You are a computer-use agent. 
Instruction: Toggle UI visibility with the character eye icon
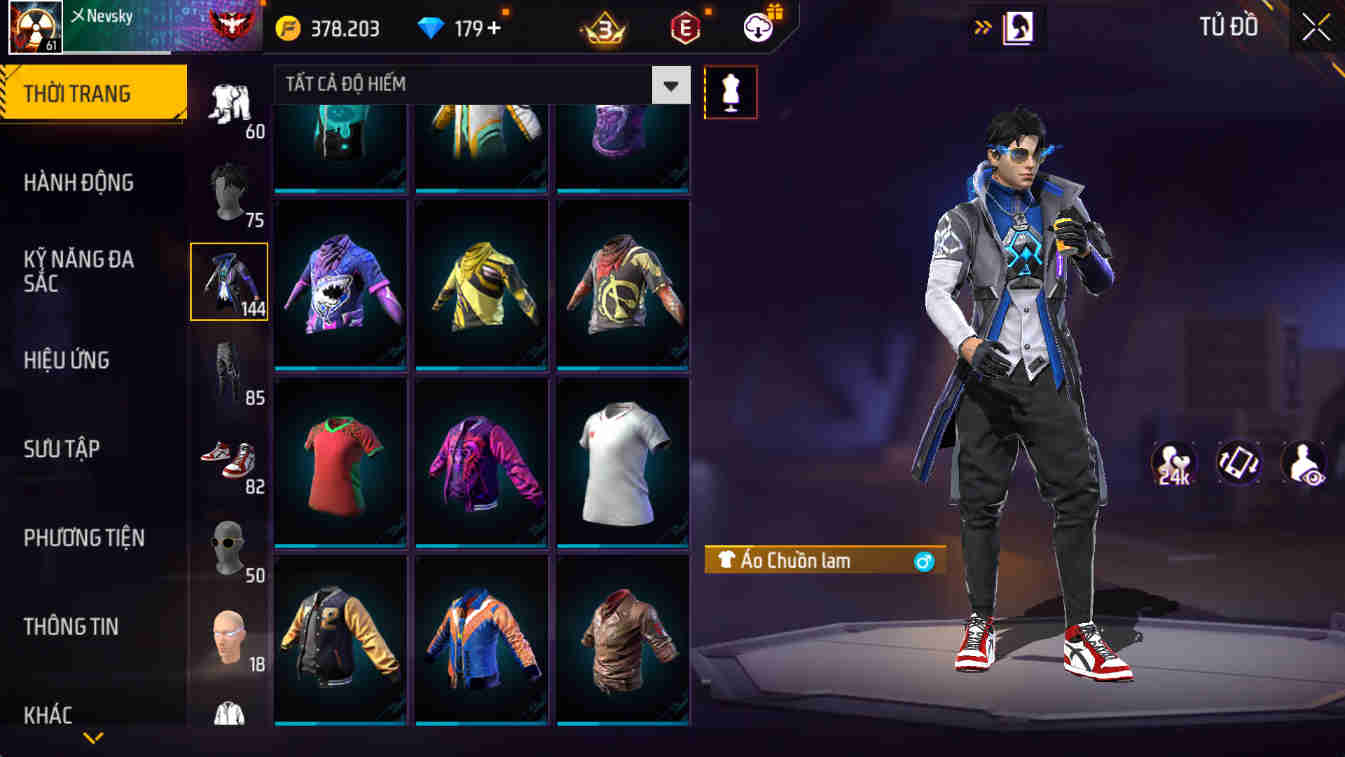[x=1302, y=463]
